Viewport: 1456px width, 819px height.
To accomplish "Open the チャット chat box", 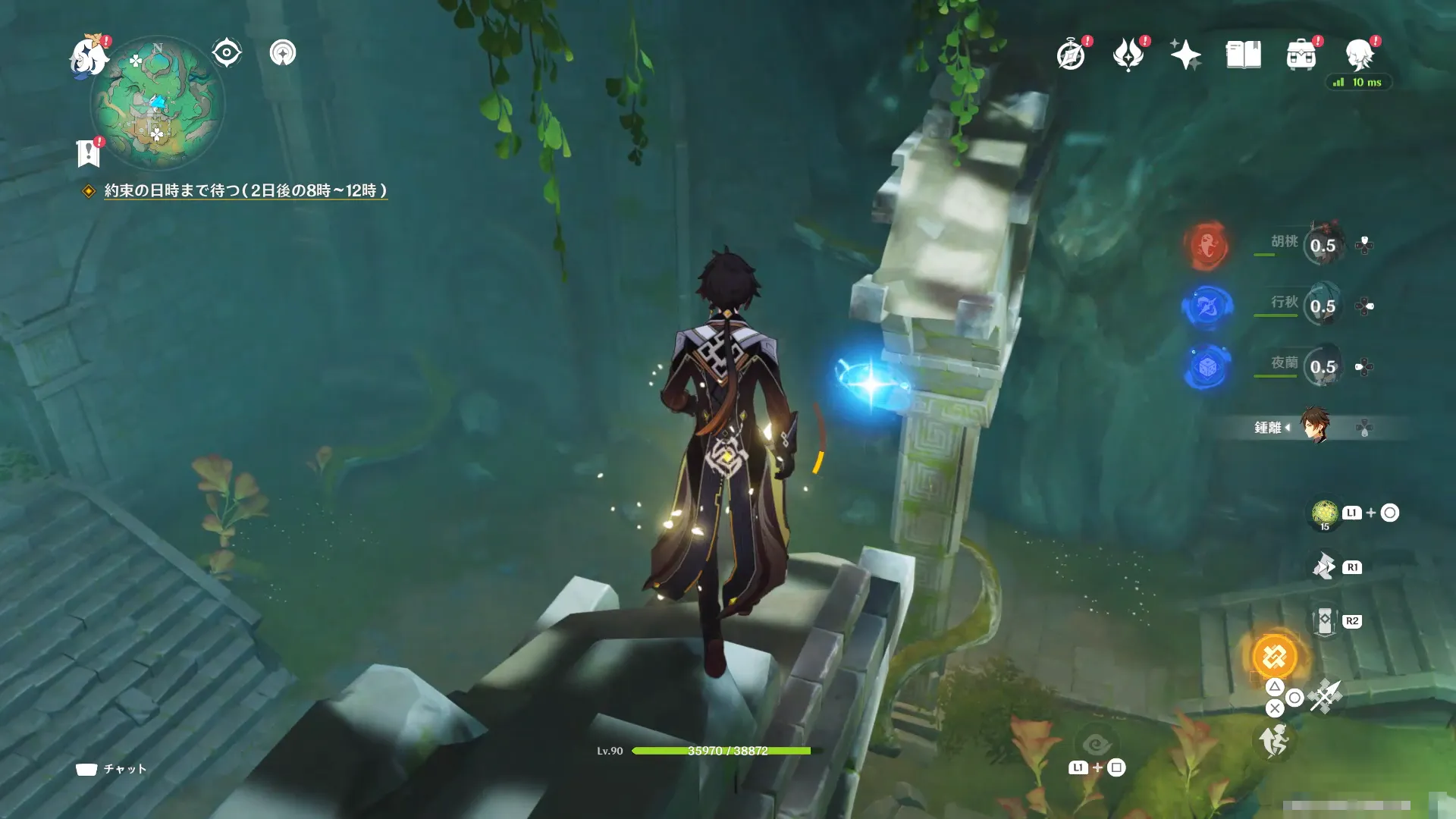I will click(x=111, y=769).
